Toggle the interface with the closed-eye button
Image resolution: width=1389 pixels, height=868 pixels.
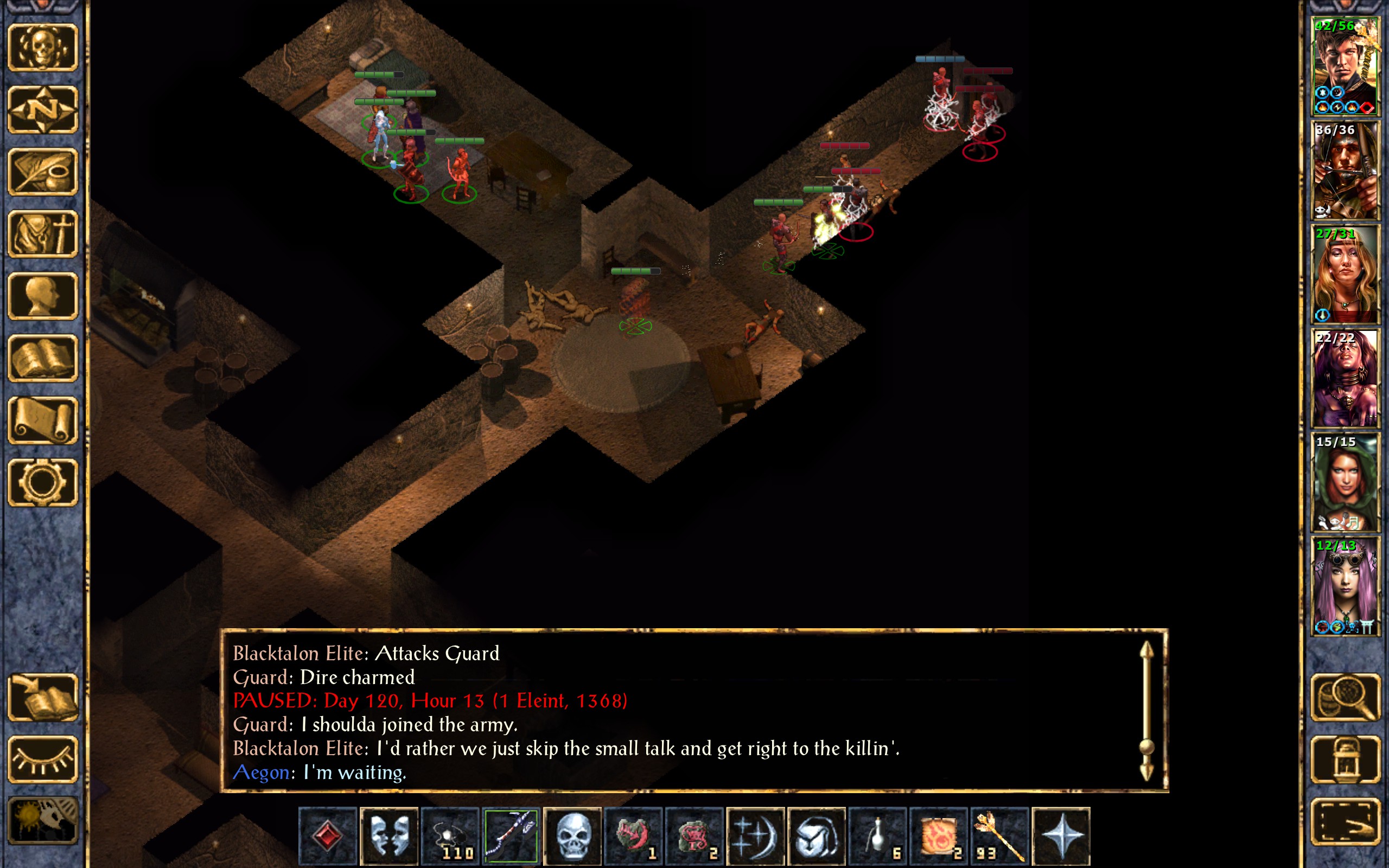42,759
